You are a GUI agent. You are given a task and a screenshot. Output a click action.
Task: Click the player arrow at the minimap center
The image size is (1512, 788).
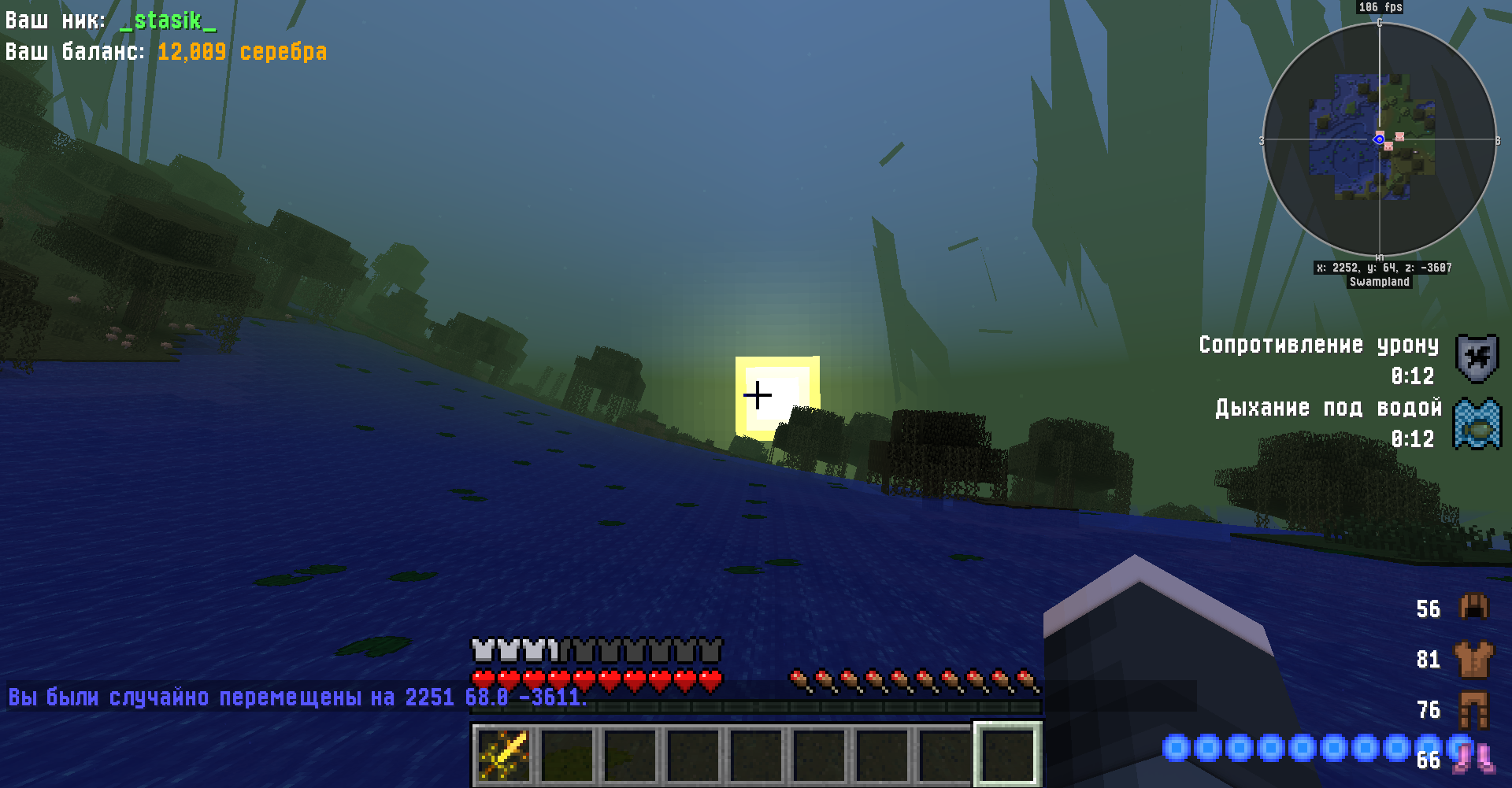click(x=1380, y=139)
